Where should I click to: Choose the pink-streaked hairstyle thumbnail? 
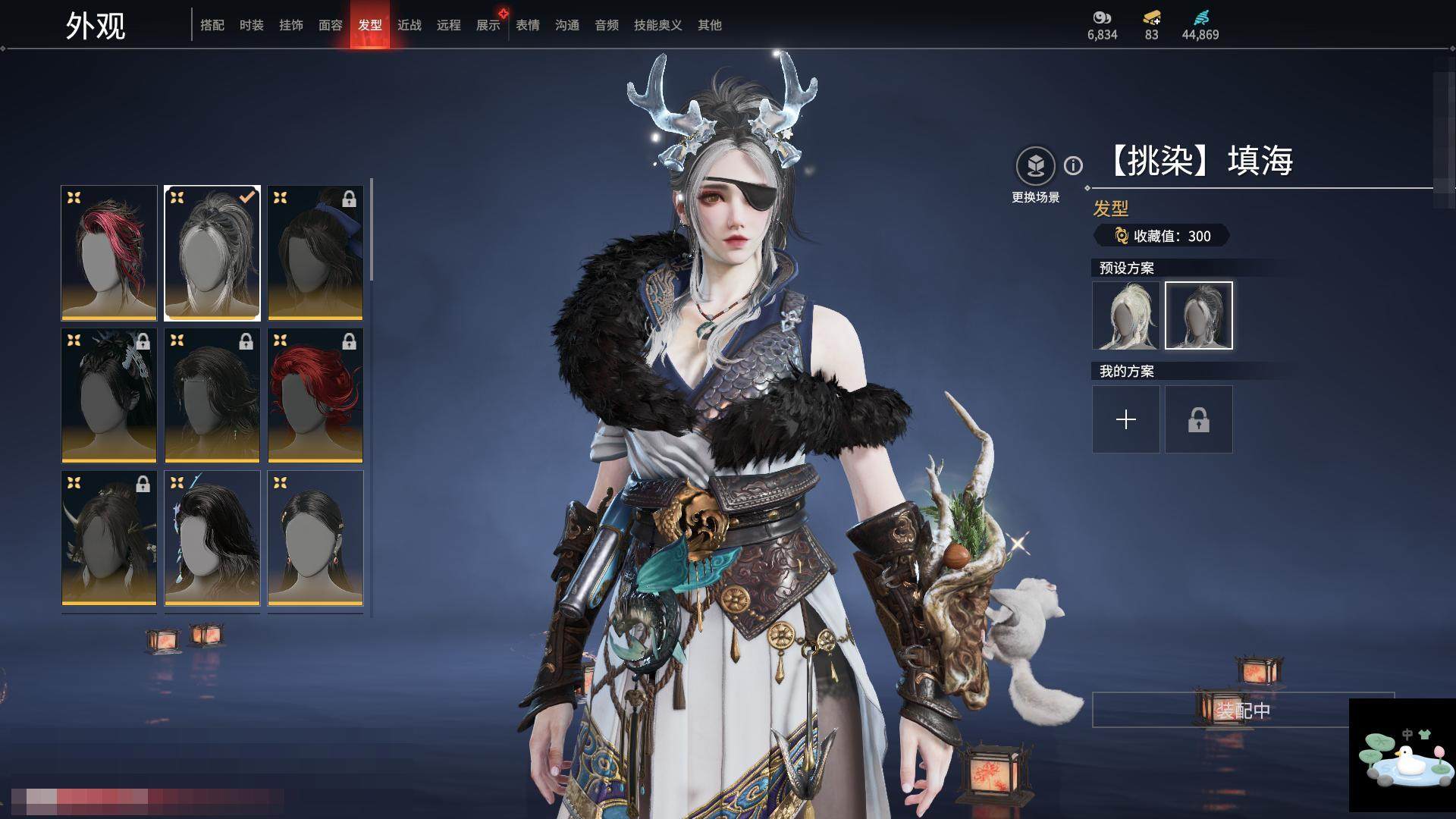click(109, 253)
